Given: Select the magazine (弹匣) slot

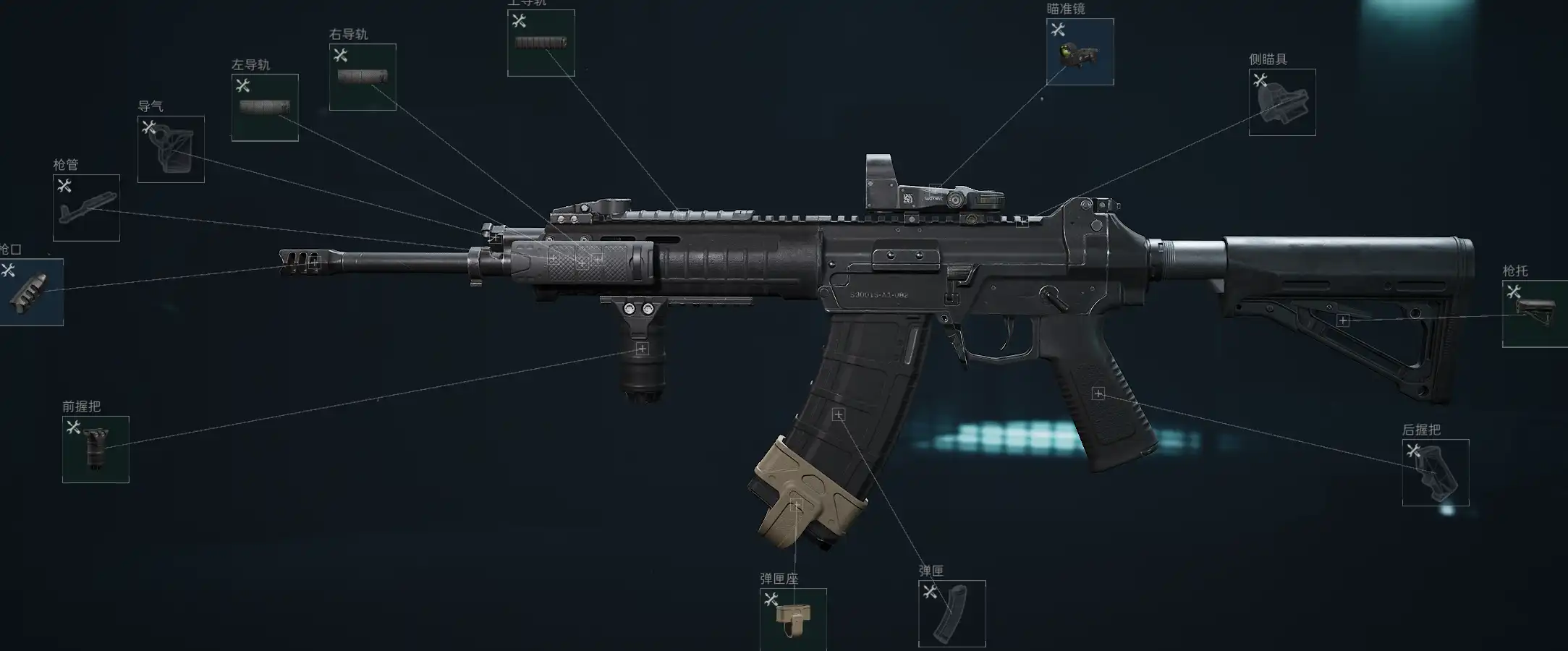Looking at the screenshot, I should click(x=952, y=613).
